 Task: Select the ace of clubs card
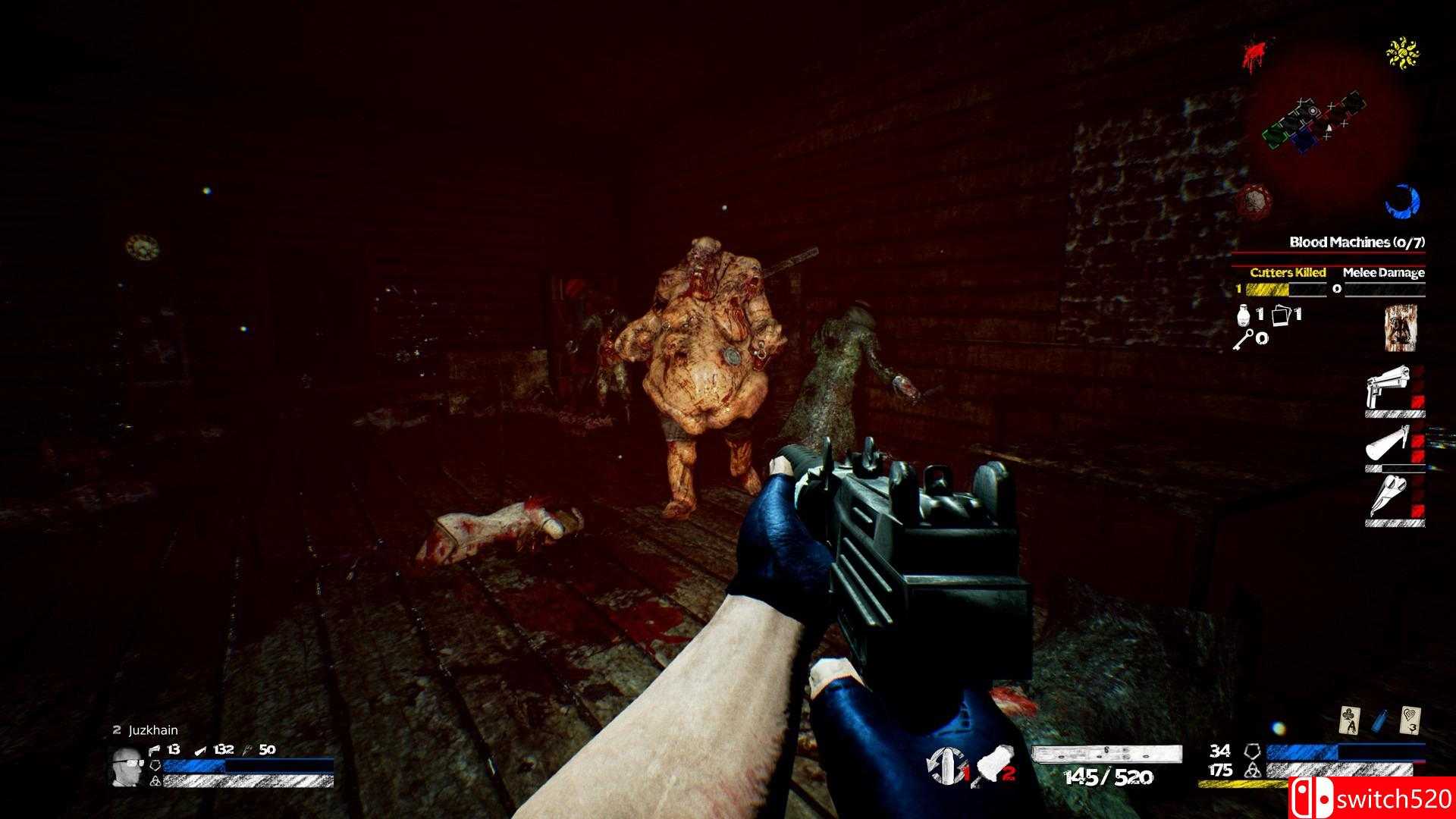pos(1351,721)
